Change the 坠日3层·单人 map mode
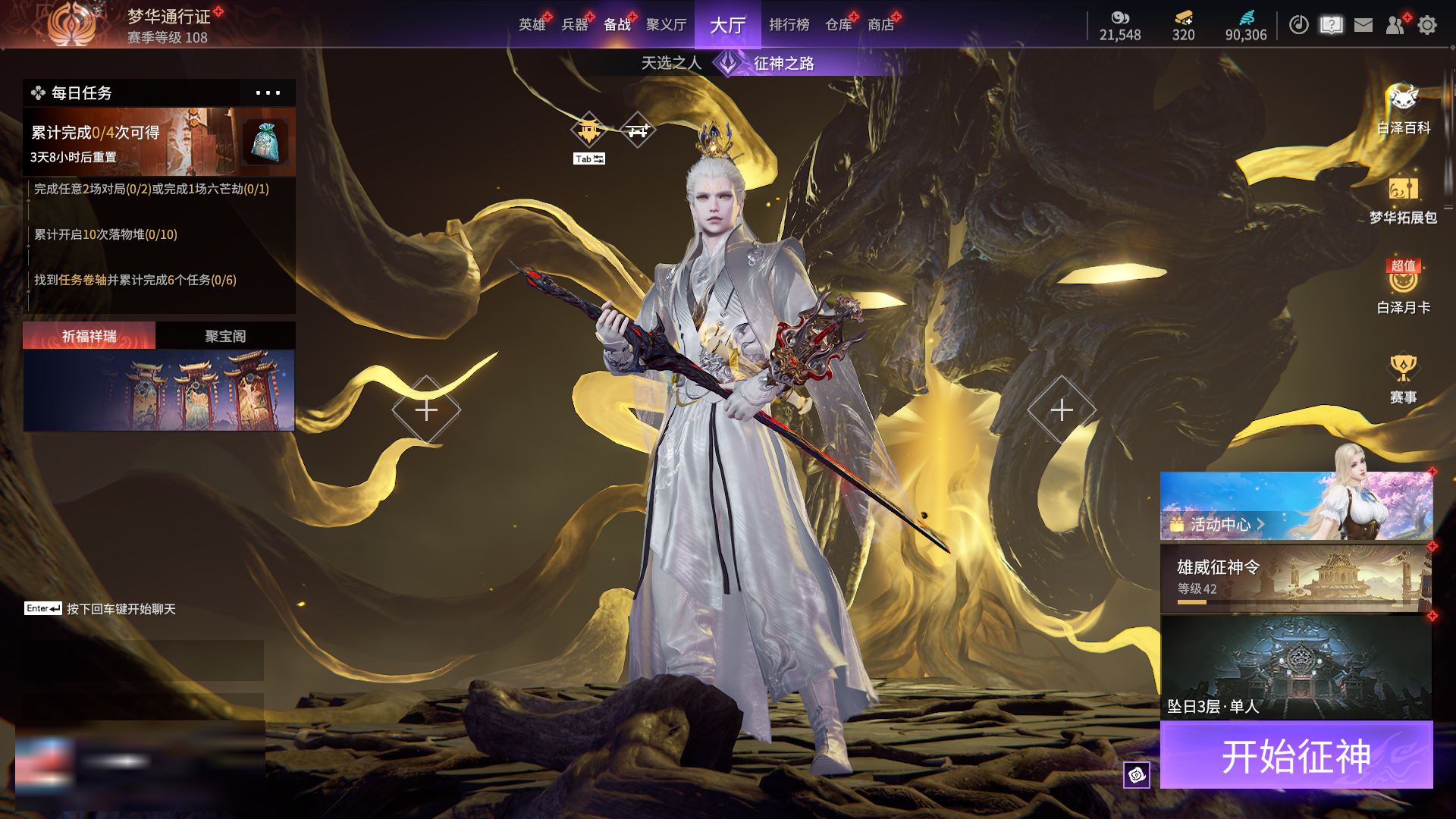The image size is (1456, 819). click(x=1296, y=667)
